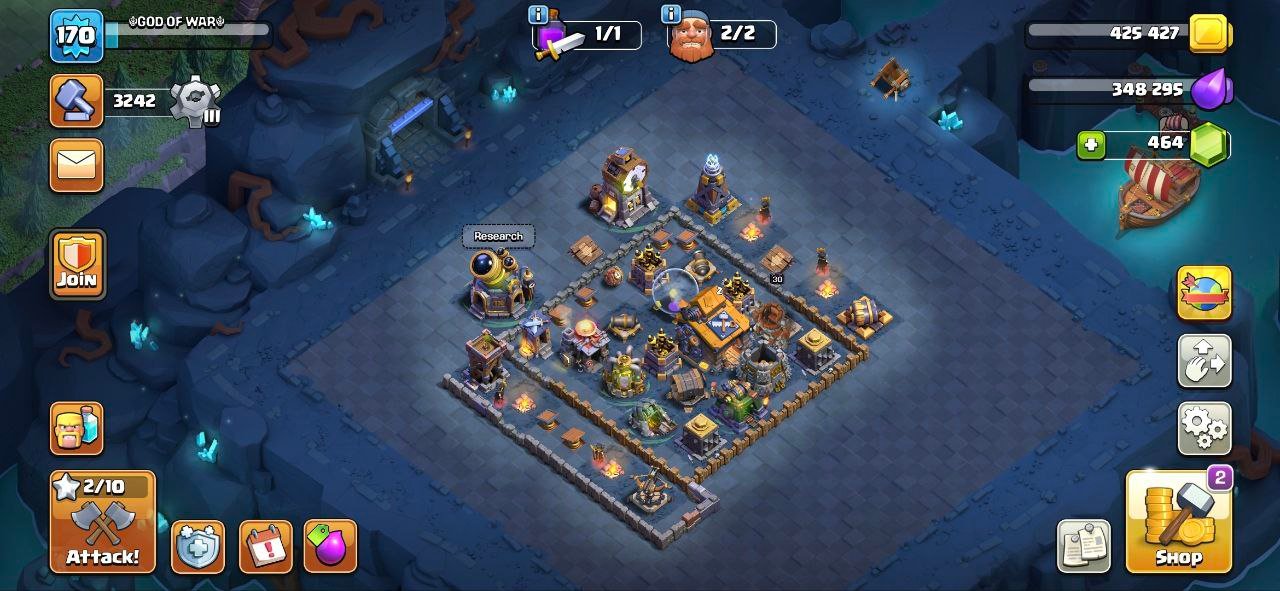Tap the Join clan shield button

(77, 265)
